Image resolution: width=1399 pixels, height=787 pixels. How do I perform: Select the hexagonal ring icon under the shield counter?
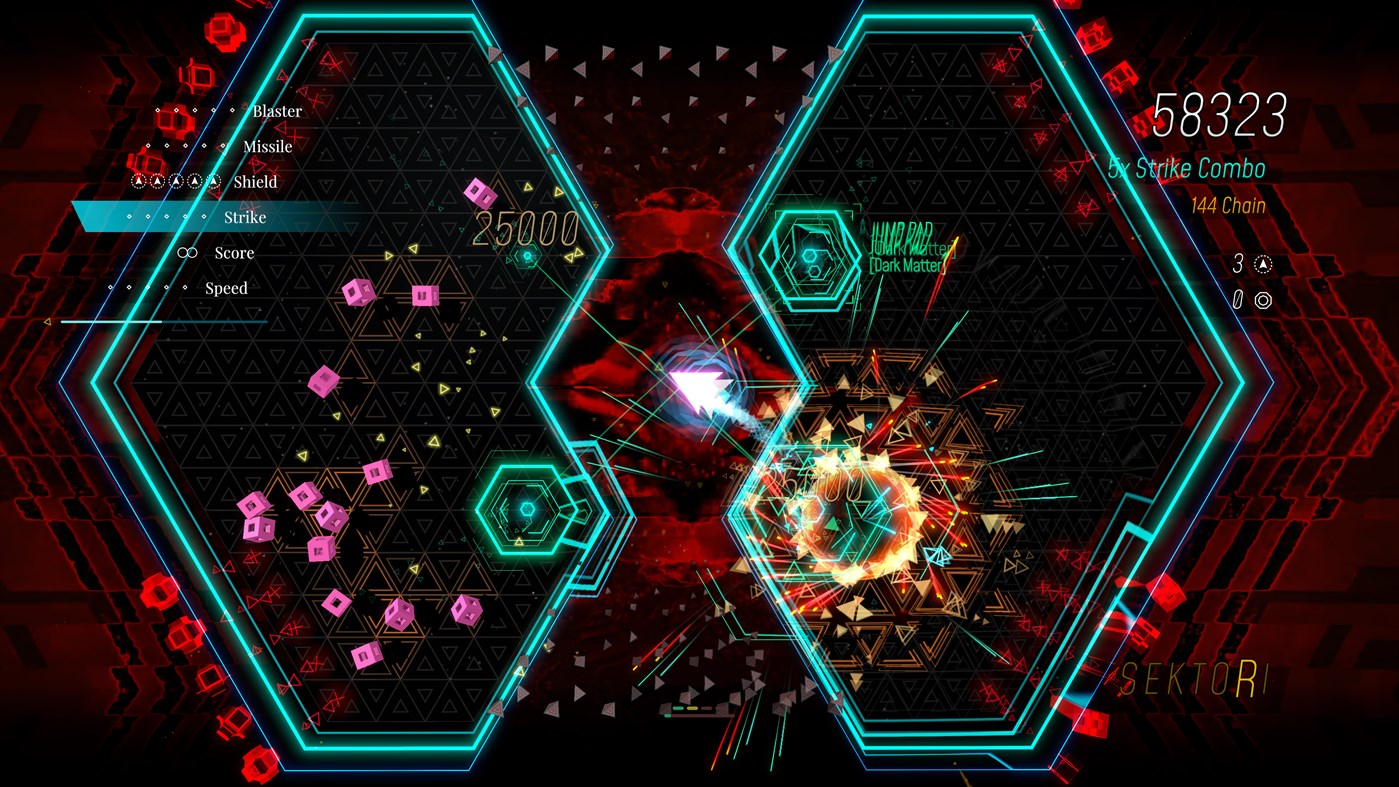(x=1263, y=300)
